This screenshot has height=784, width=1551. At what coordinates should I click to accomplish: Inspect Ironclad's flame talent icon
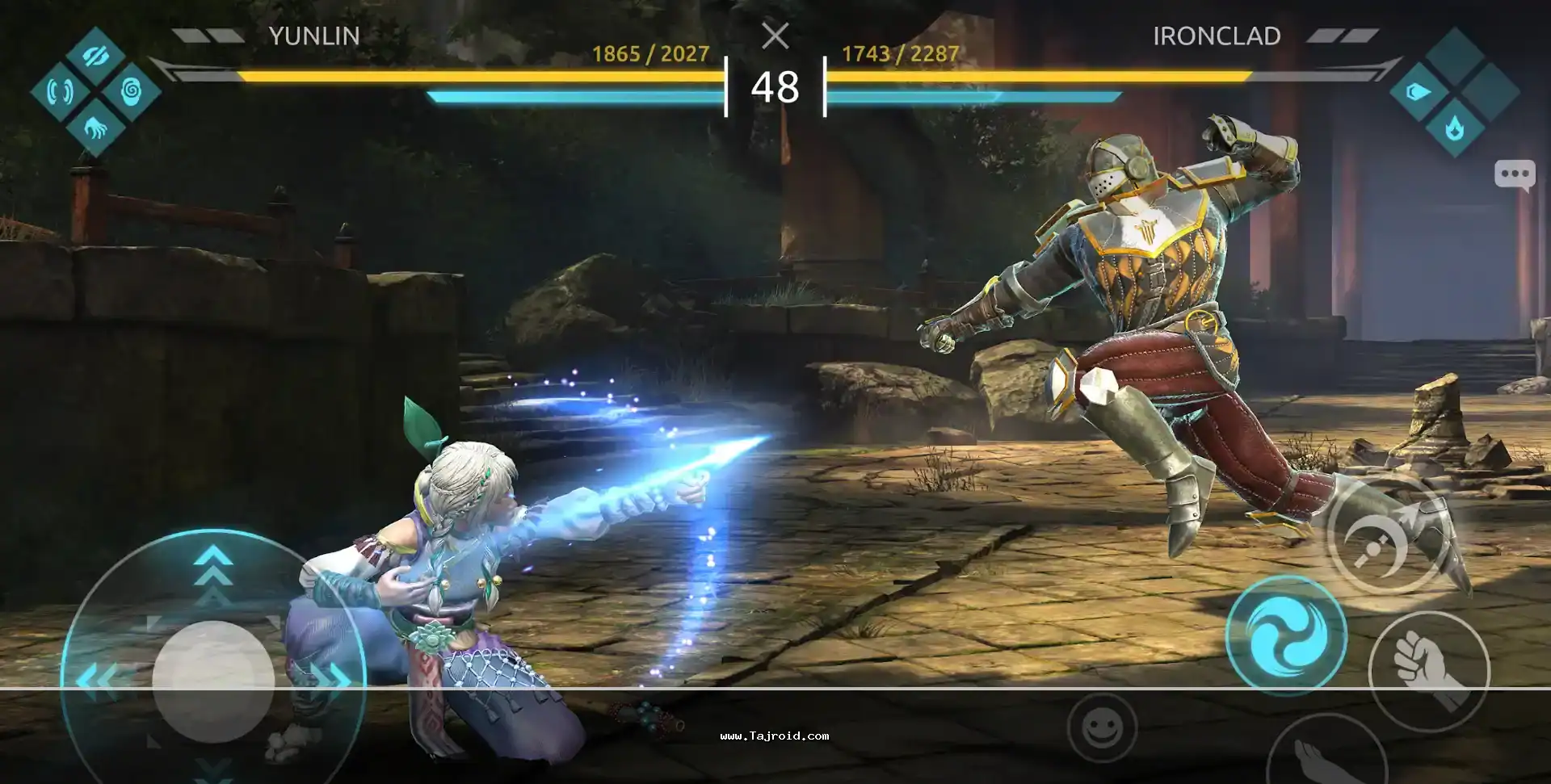click(x=1454, y=128)
